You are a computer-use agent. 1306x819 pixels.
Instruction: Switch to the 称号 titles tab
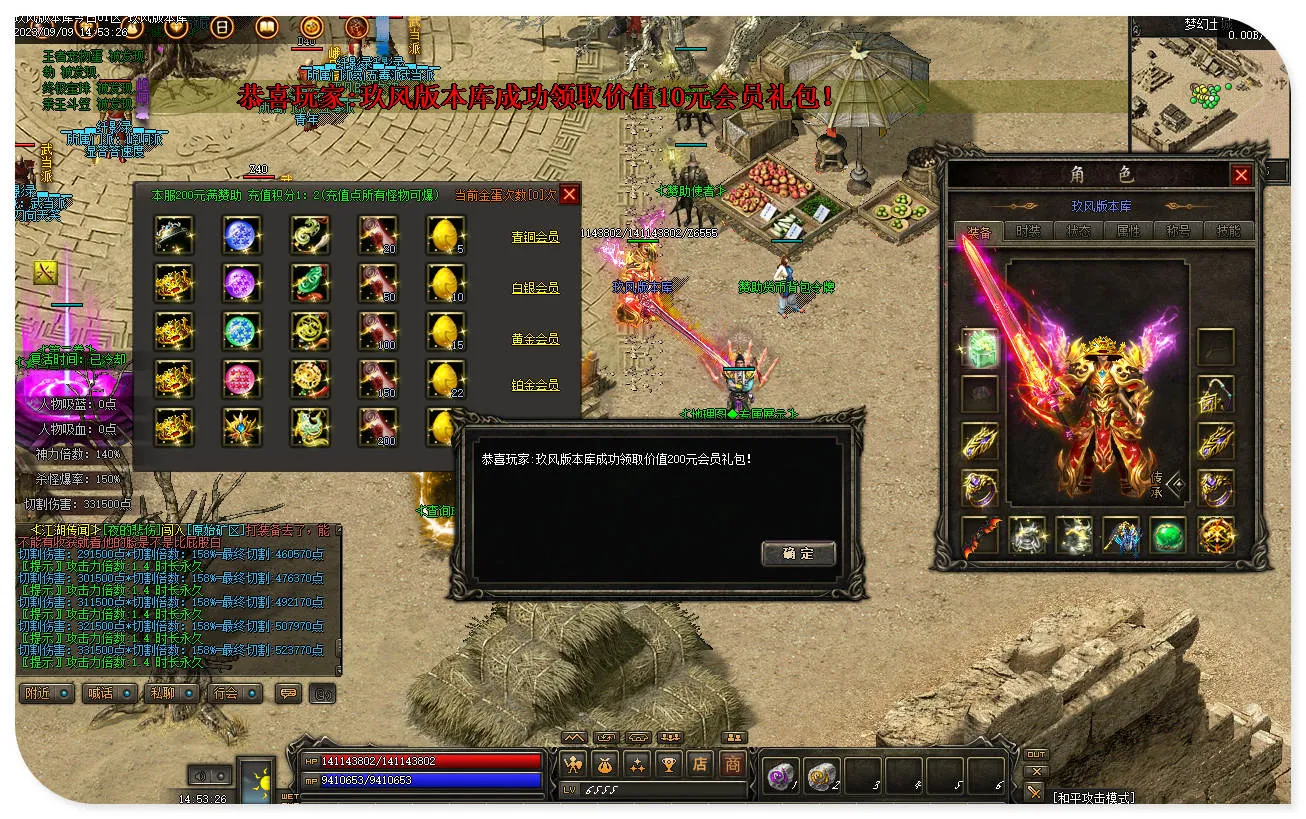click(x=1178, y=230)
